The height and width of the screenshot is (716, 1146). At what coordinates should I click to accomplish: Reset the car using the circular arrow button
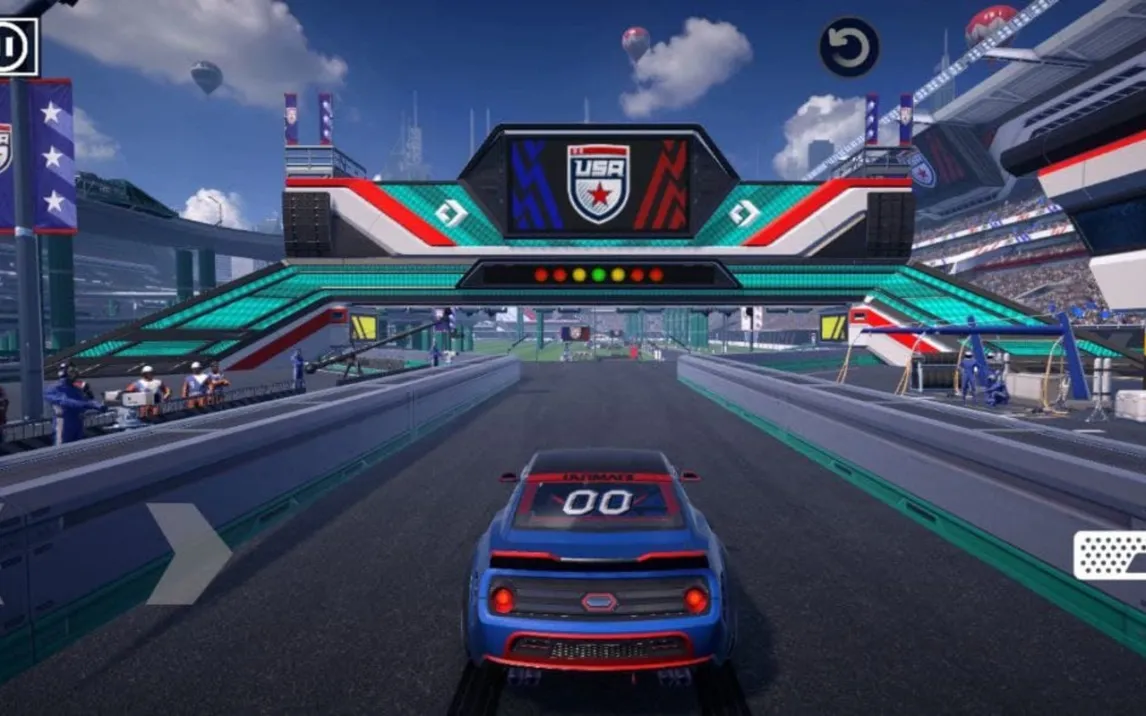pos(849,47)
